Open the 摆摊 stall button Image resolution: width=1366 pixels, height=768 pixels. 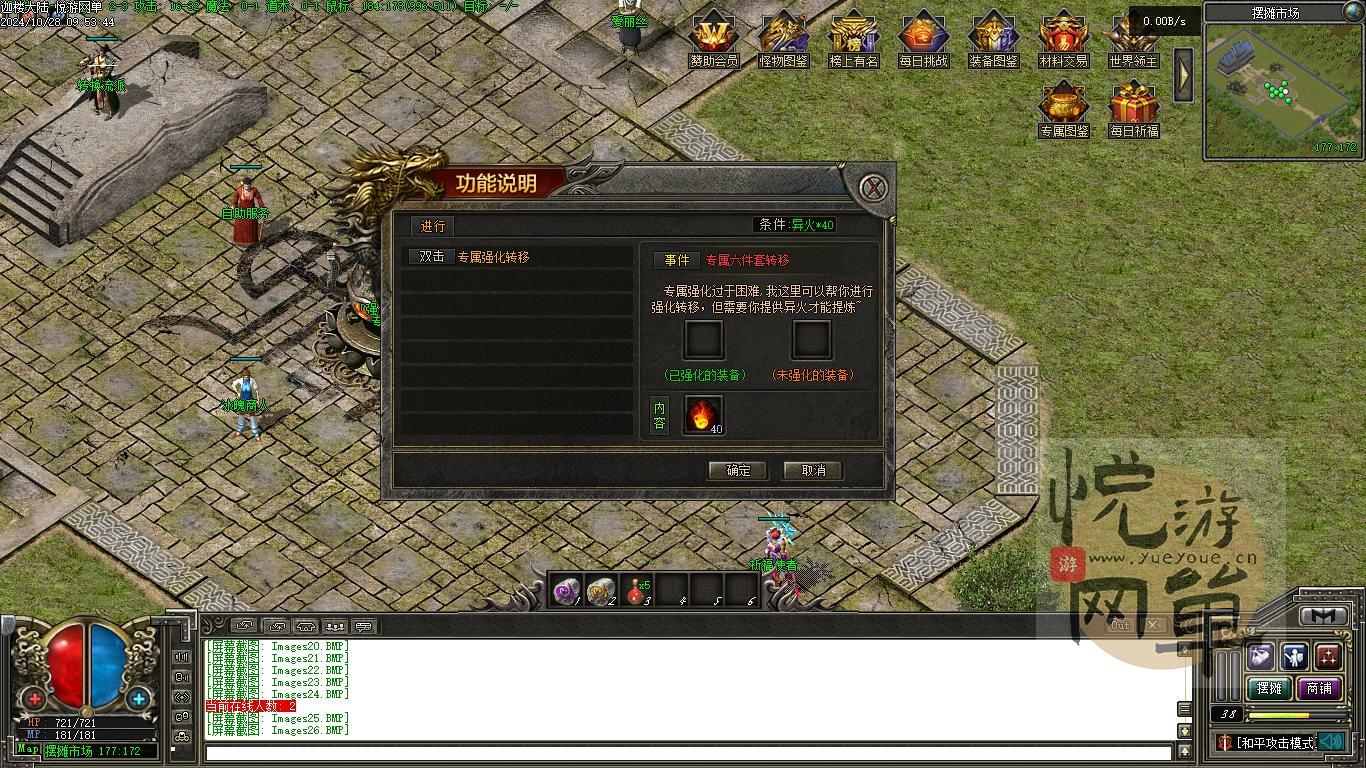1269,688
